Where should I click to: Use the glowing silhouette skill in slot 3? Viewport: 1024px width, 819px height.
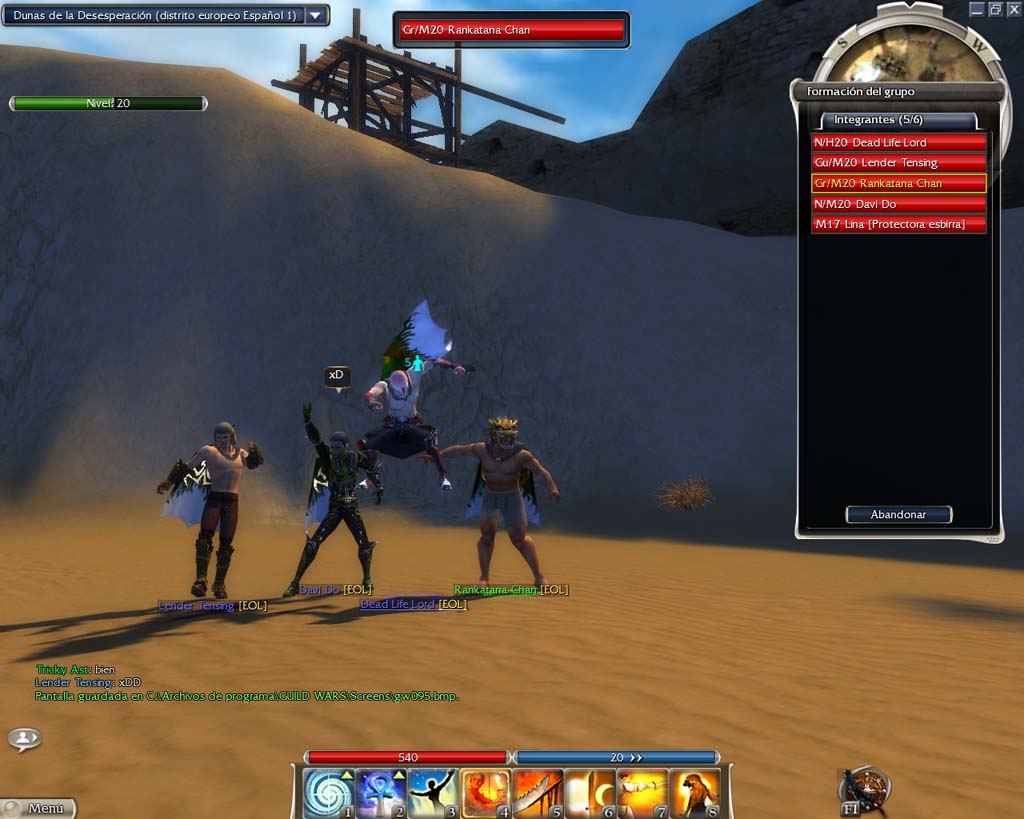433,794
